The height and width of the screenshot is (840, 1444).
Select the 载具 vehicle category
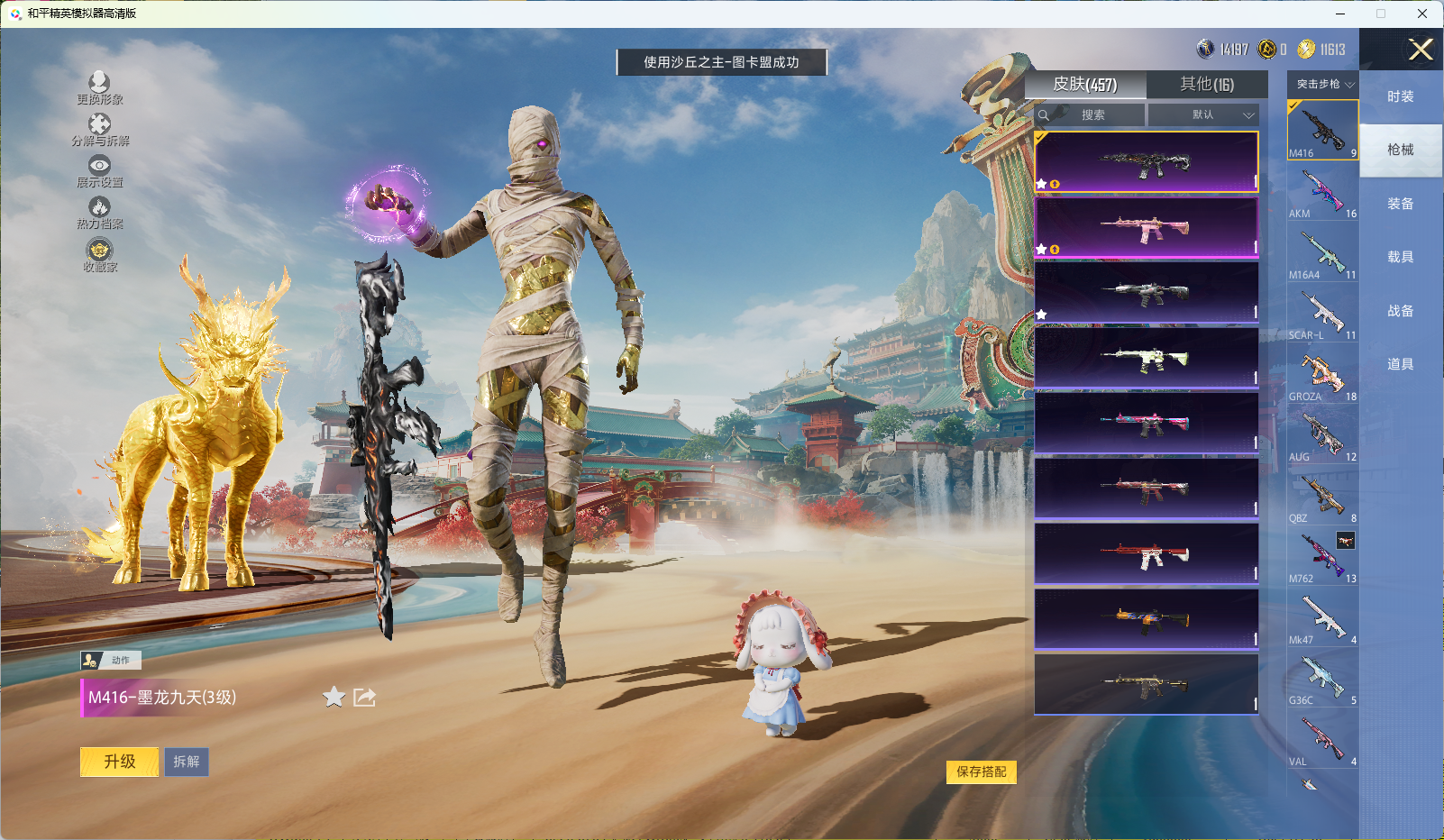tap(1400, 257)
